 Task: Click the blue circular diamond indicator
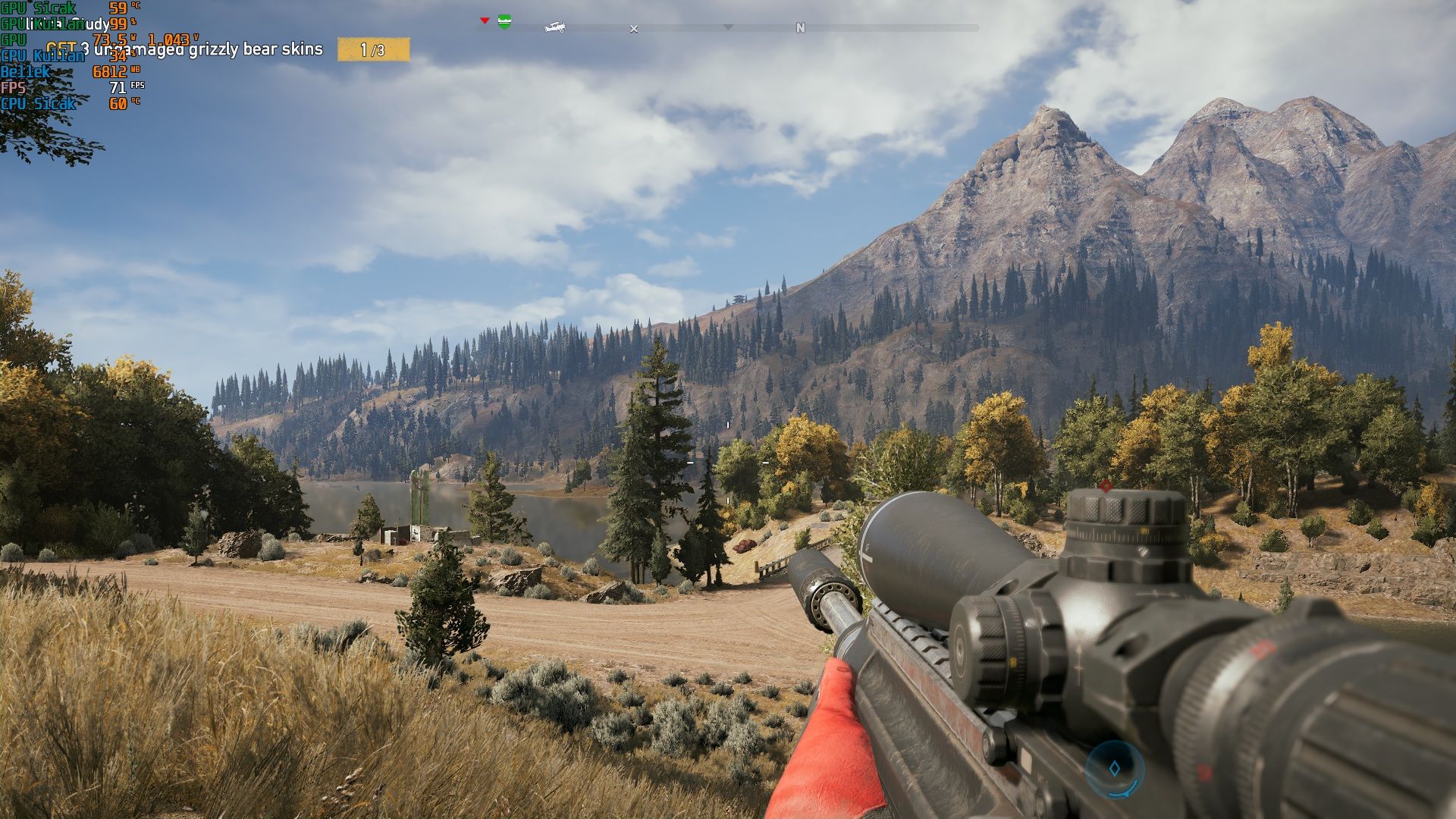pos(1114,769)
